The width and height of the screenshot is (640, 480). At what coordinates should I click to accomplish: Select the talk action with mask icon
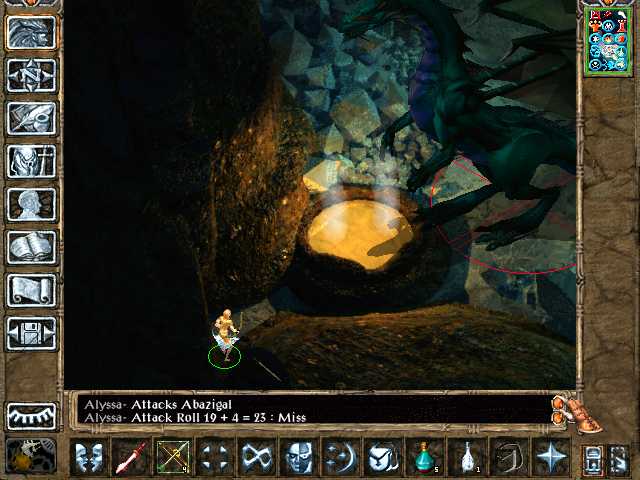coord(88,458)
